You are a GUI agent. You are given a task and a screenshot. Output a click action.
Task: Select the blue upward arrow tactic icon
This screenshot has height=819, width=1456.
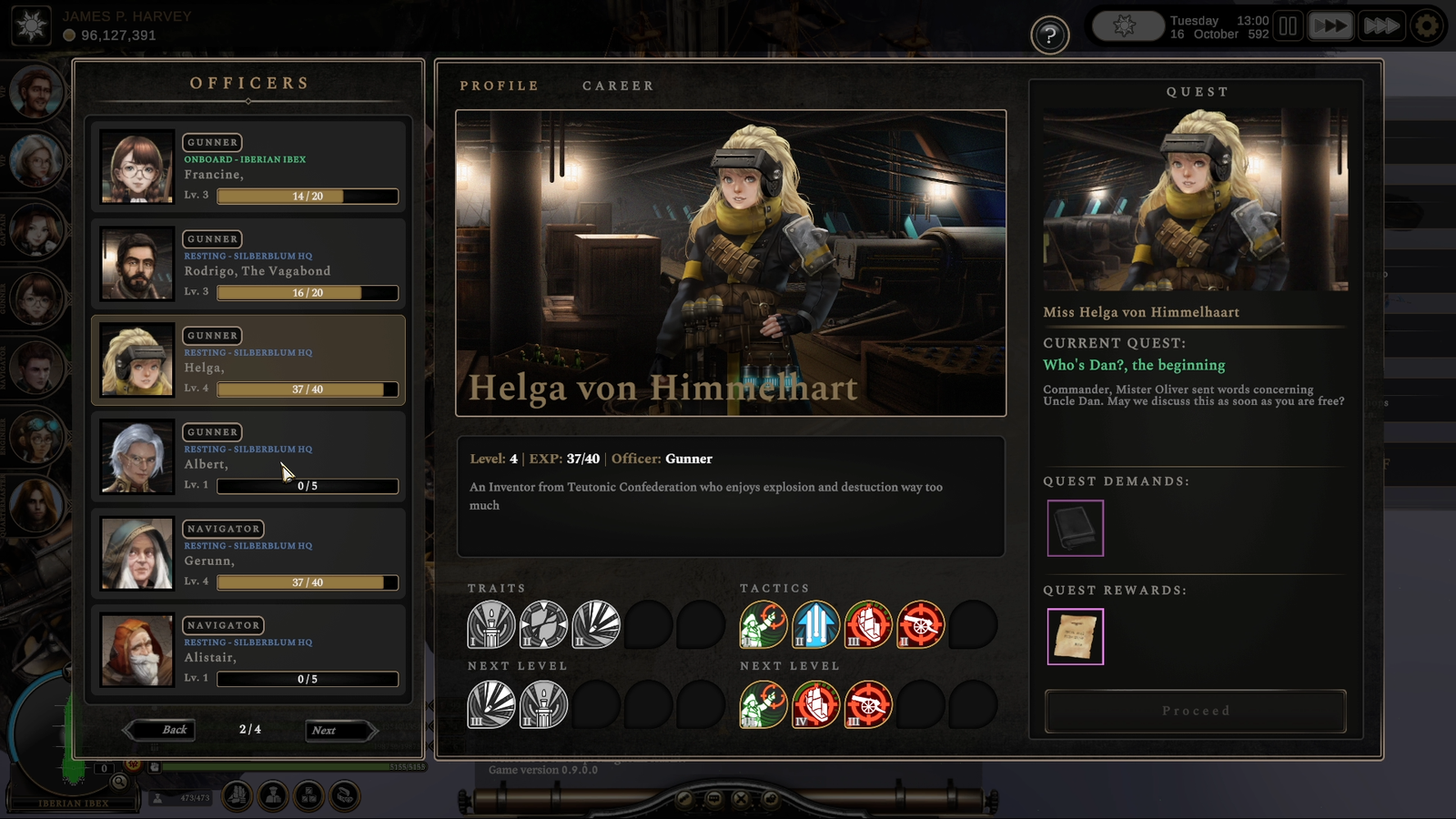click(x=815, y=625)
